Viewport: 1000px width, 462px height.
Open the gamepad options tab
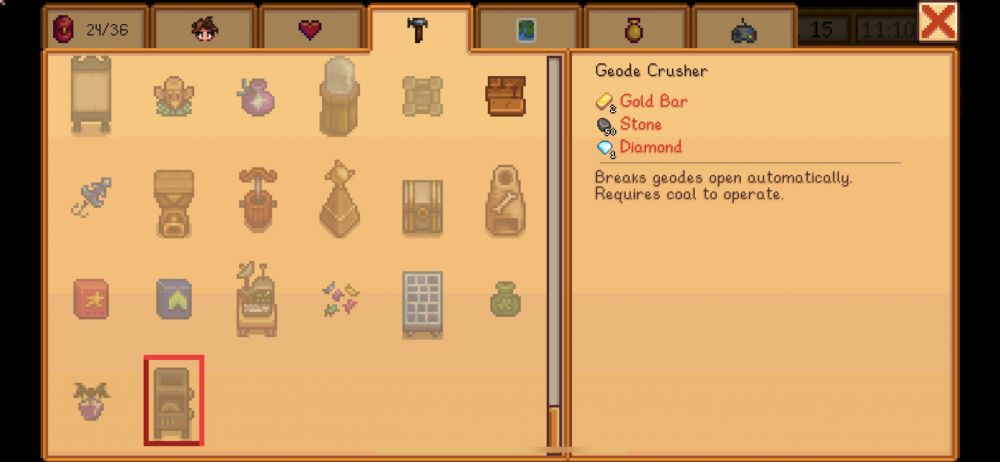744,31
